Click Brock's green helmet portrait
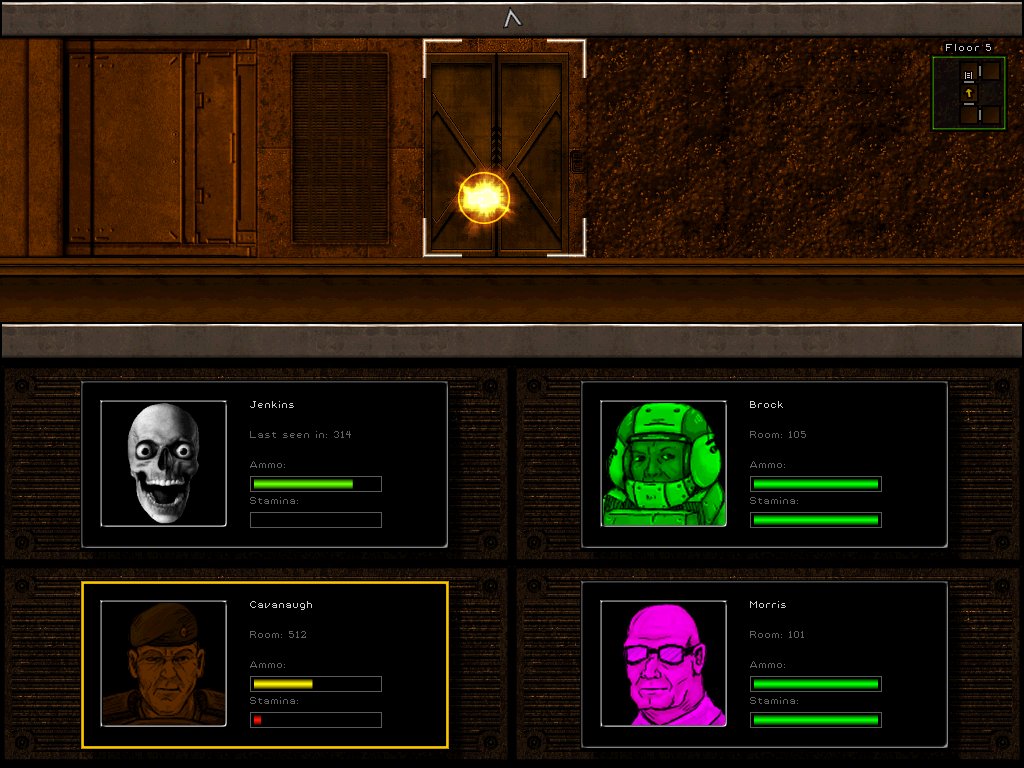The width and height of the screenshot is (1024, 768). coord(663,463)
